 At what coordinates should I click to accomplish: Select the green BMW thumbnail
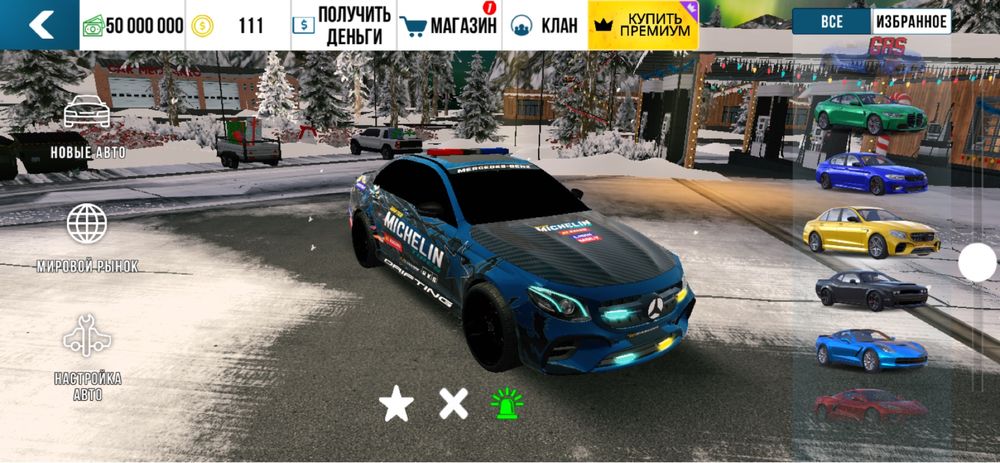coord(870,113)
